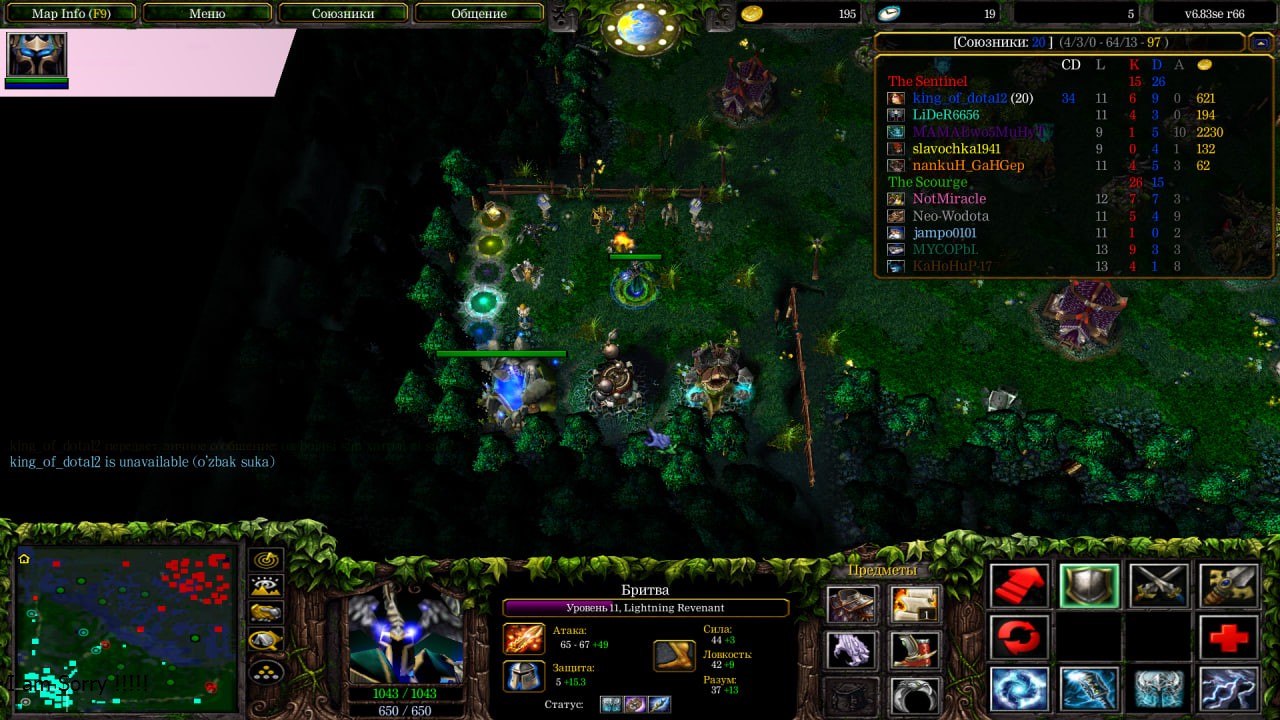
Task: Open the Общение chat log menu
Action: (x=479, y=14)
